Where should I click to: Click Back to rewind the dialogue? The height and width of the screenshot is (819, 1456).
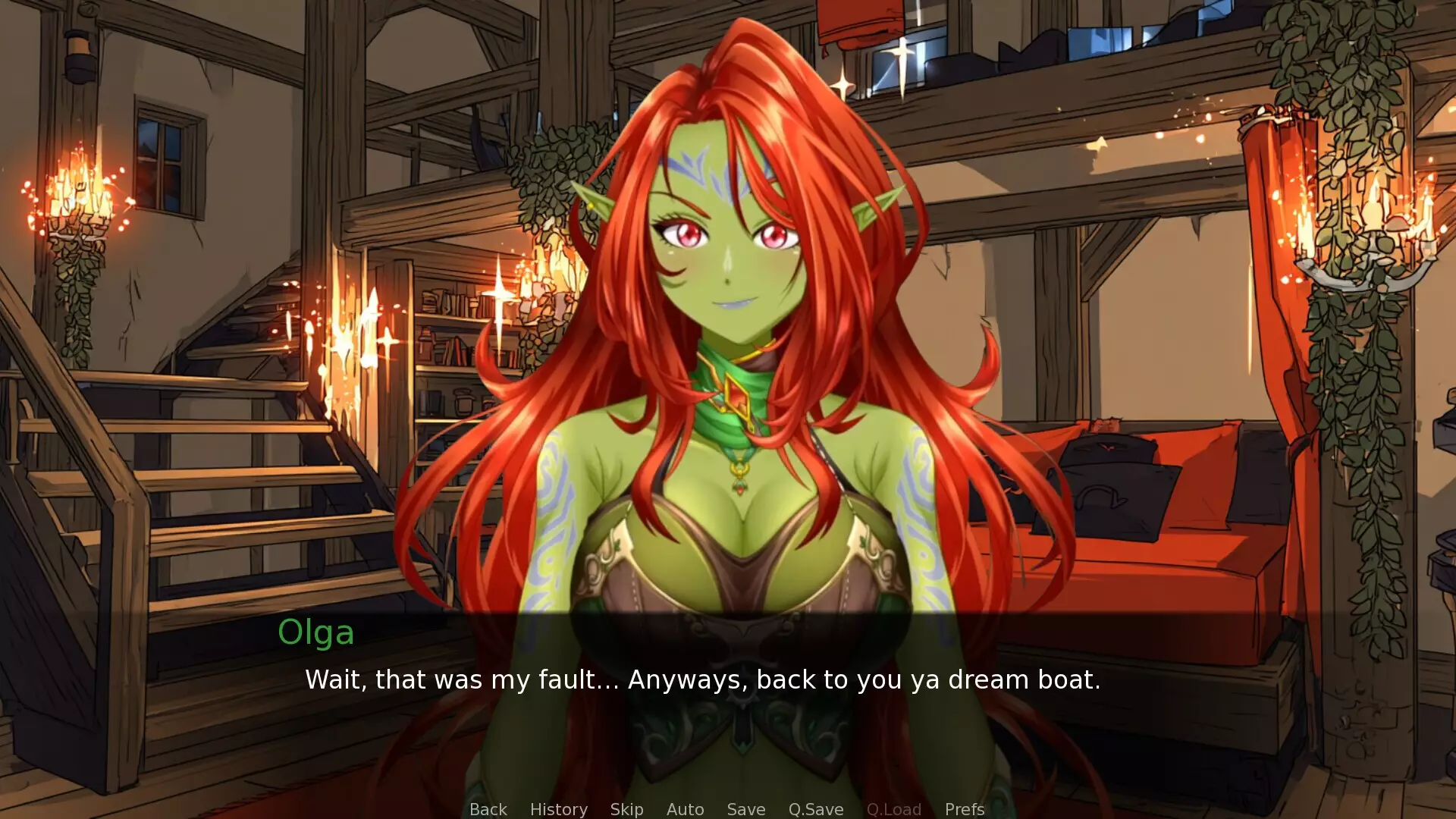click(x=488, y=809)
